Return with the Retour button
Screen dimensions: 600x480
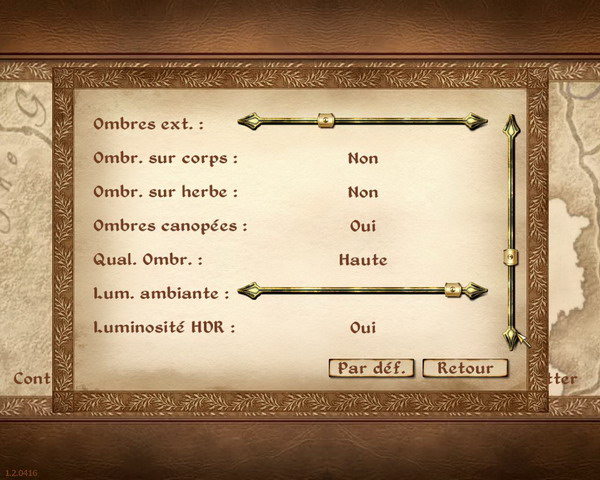click(x=465, y=368)
